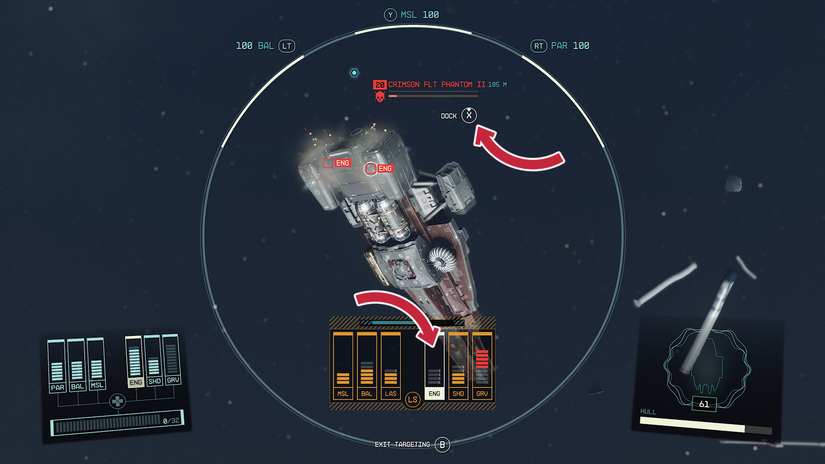Viewport: 825px width, 464px height.
Task: Select BAL power column in the blue power panel
Action: tap(77, 363)
